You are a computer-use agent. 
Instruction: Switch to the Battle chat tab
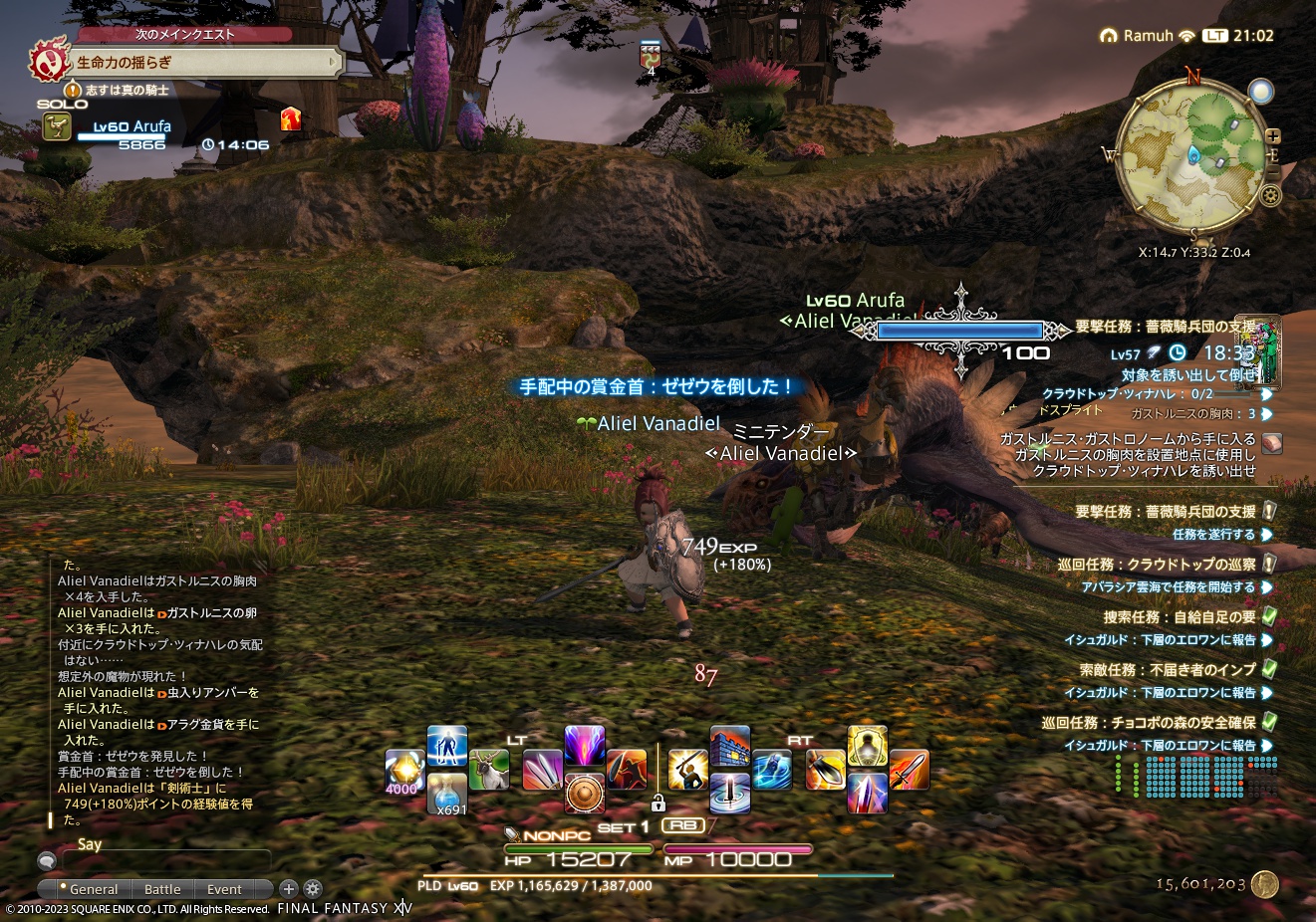click(x=162, y=889)
